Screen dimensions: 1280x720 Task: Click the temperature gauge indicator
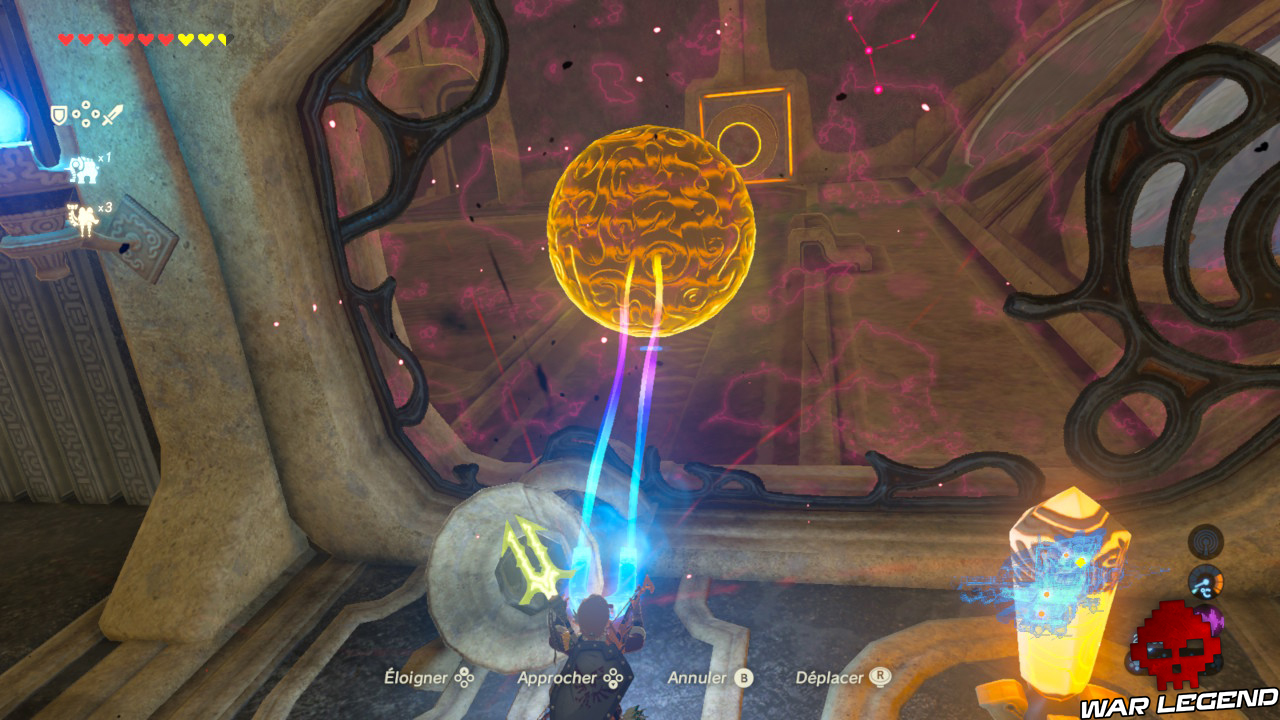[x=1205, y=580]
